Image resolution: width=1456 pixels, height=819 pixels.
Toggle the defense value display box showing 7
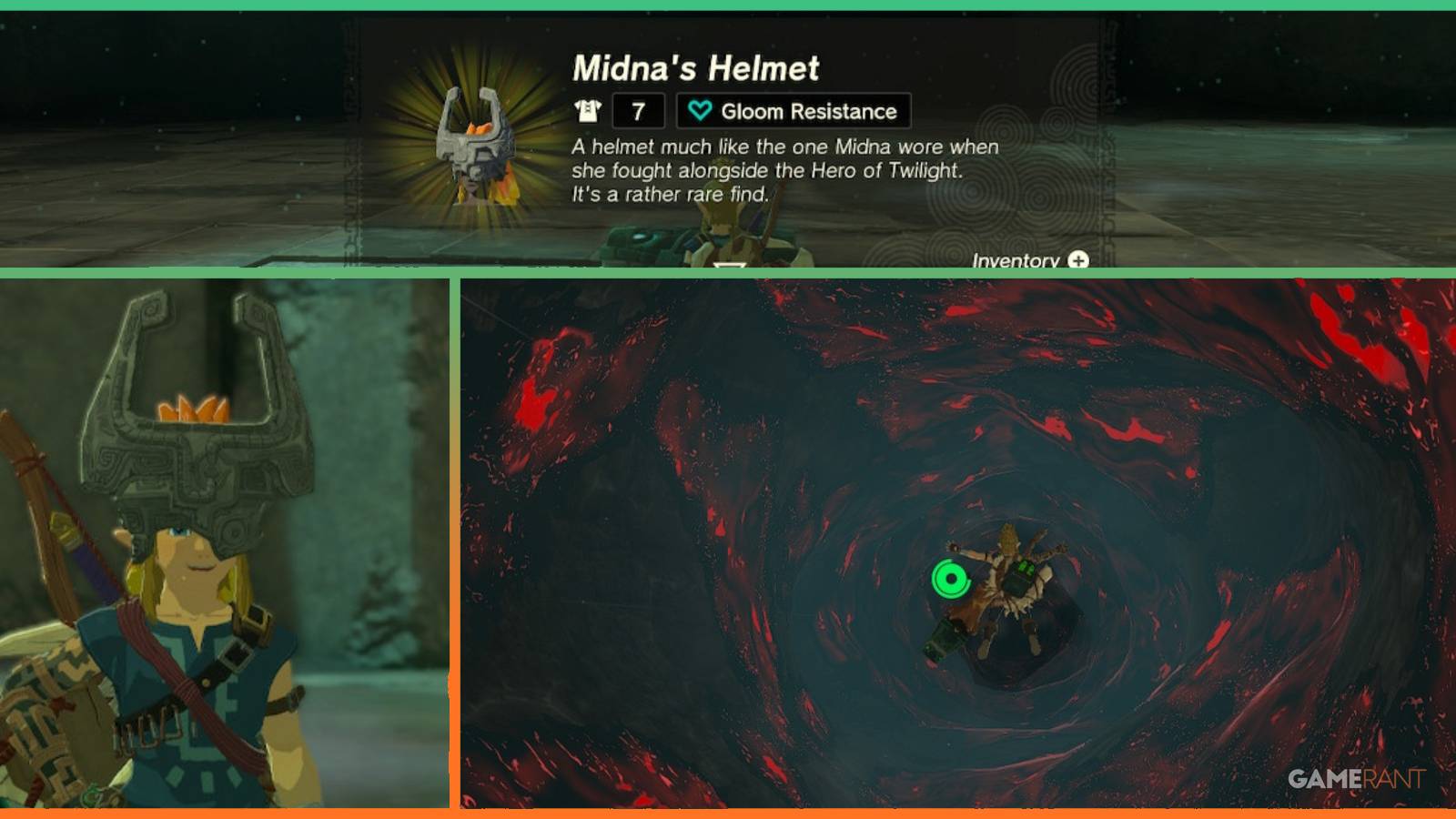click(639, 112)
